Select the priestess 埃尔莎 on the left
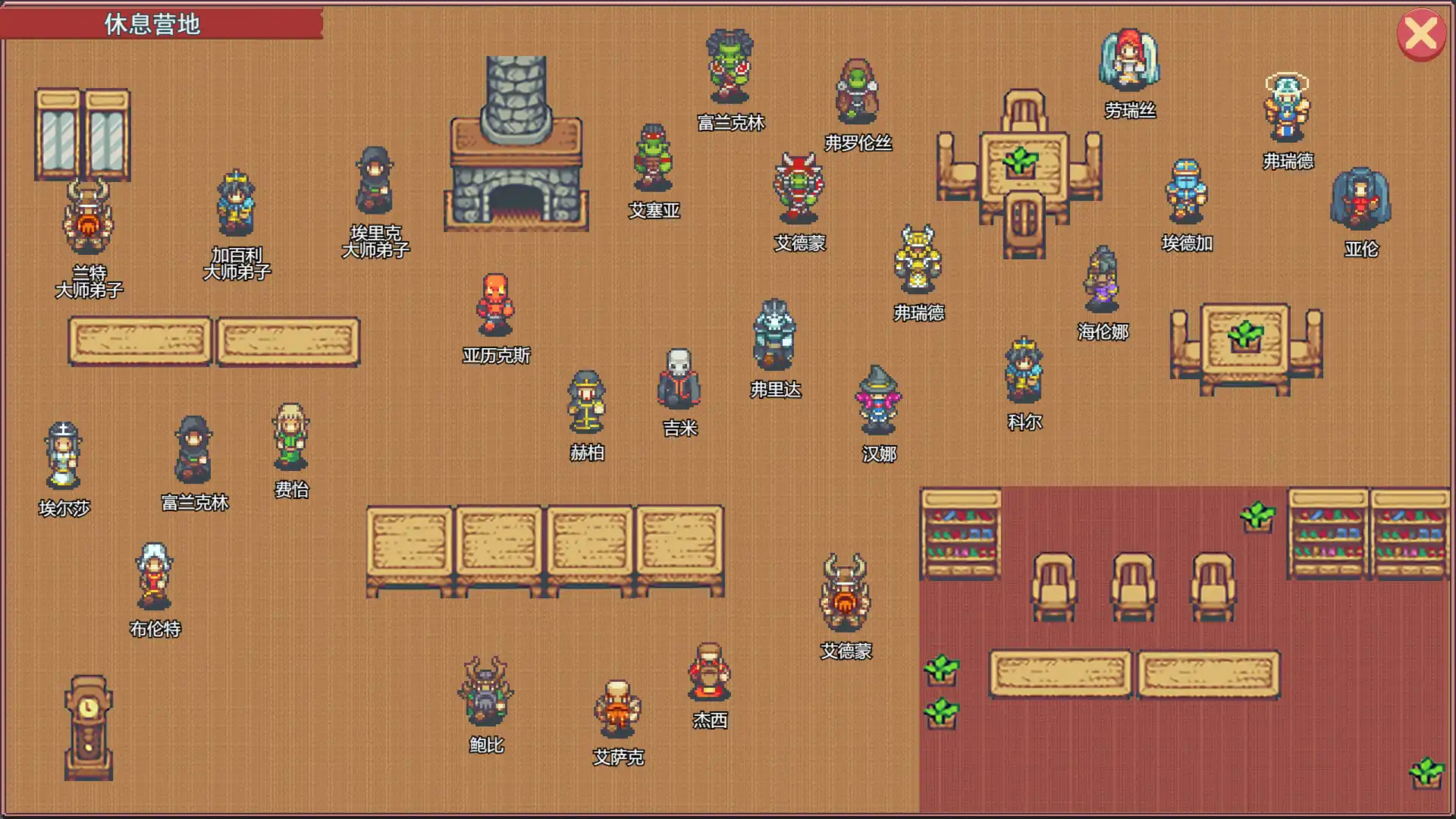Image resolution: width=1456 pixels, height=819 pixels. tap(63, 455)
